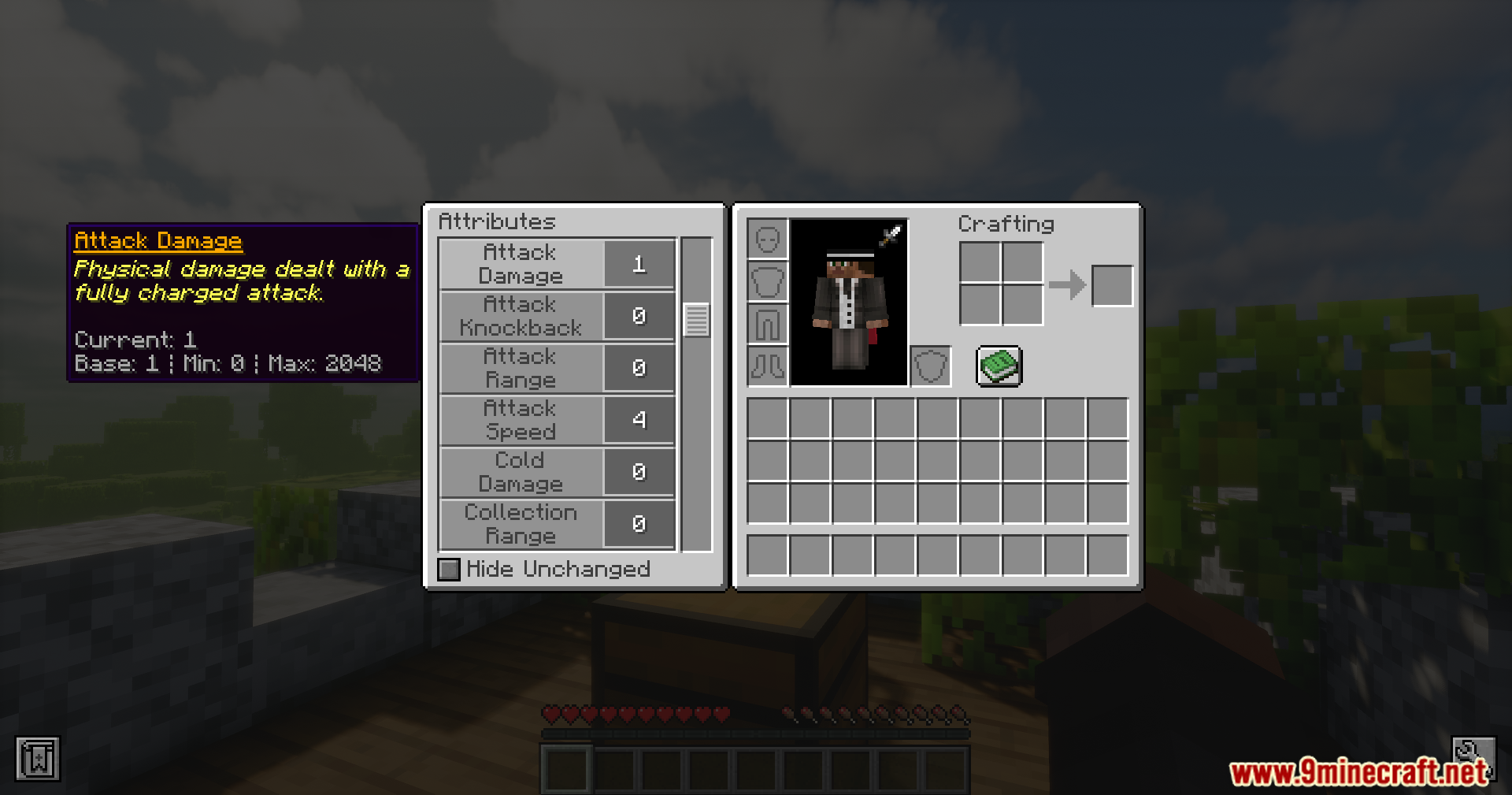Switch to the Attributes panel
This screenshot has height=795, width=1512.
point(497,221)
